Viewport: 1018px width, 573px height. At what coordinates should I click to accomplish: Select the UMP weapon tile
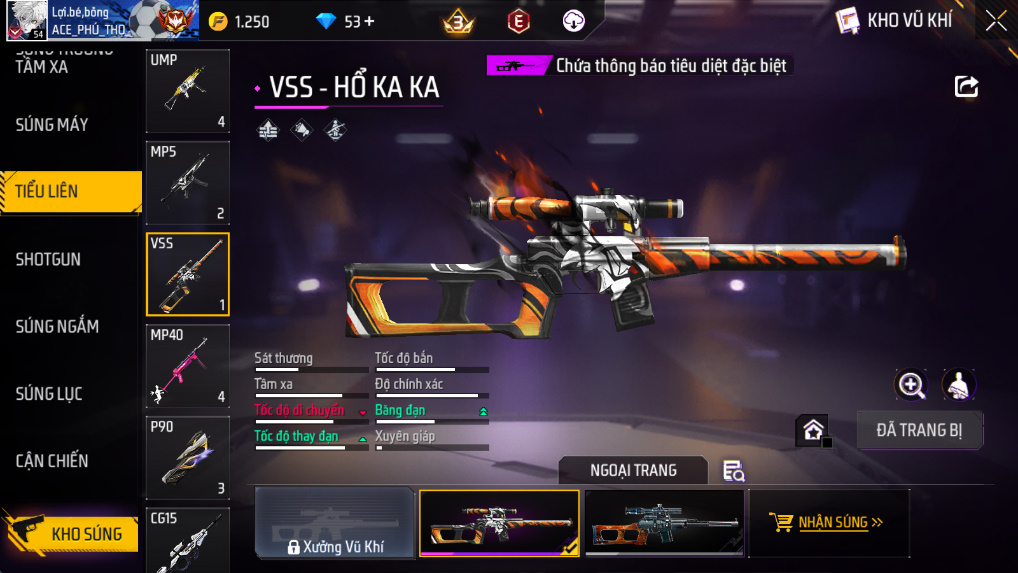[x=188, y=91]
